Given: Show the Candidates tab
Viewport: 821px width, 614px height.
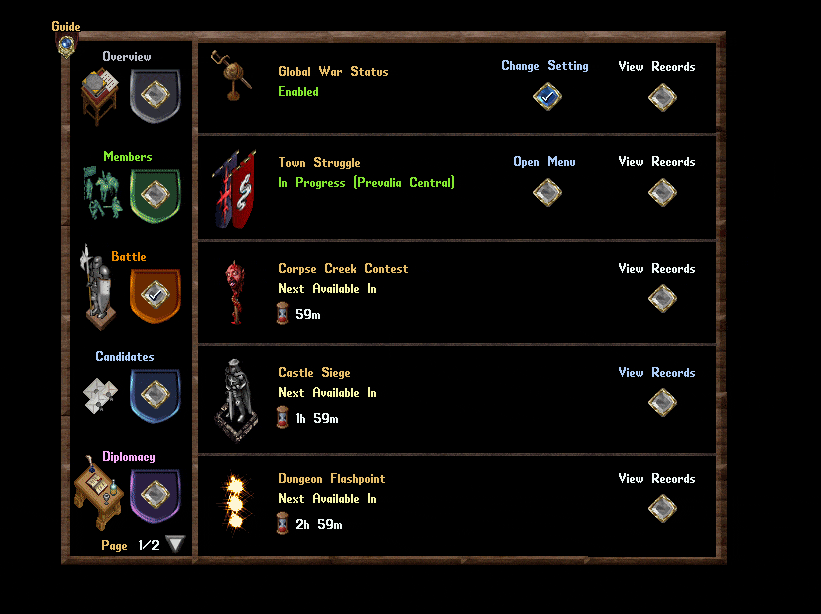Looking at the screenshot, I should tap(155, 395).
